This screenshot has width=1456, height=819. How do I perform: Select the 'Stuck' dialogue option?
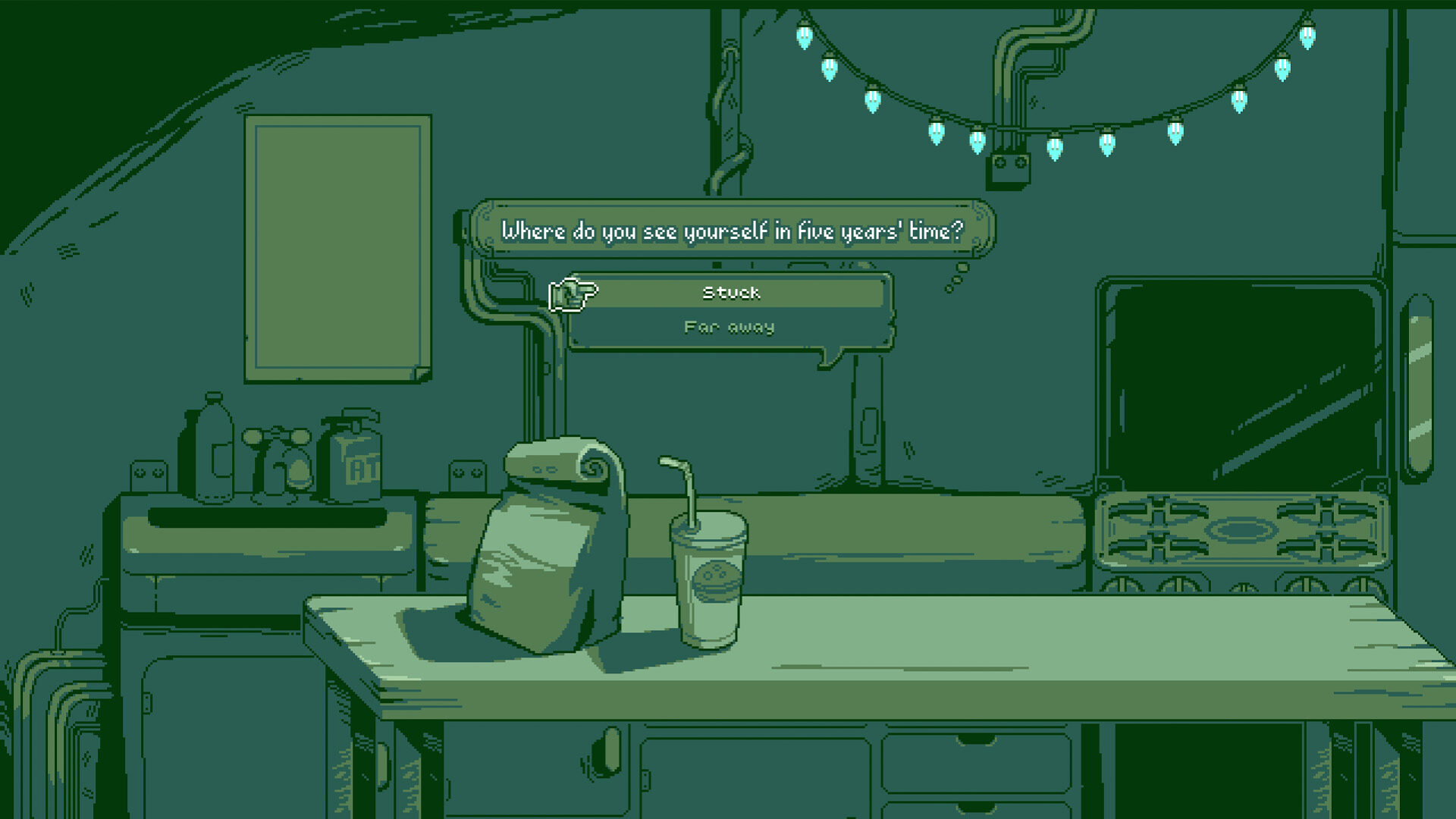731,293
